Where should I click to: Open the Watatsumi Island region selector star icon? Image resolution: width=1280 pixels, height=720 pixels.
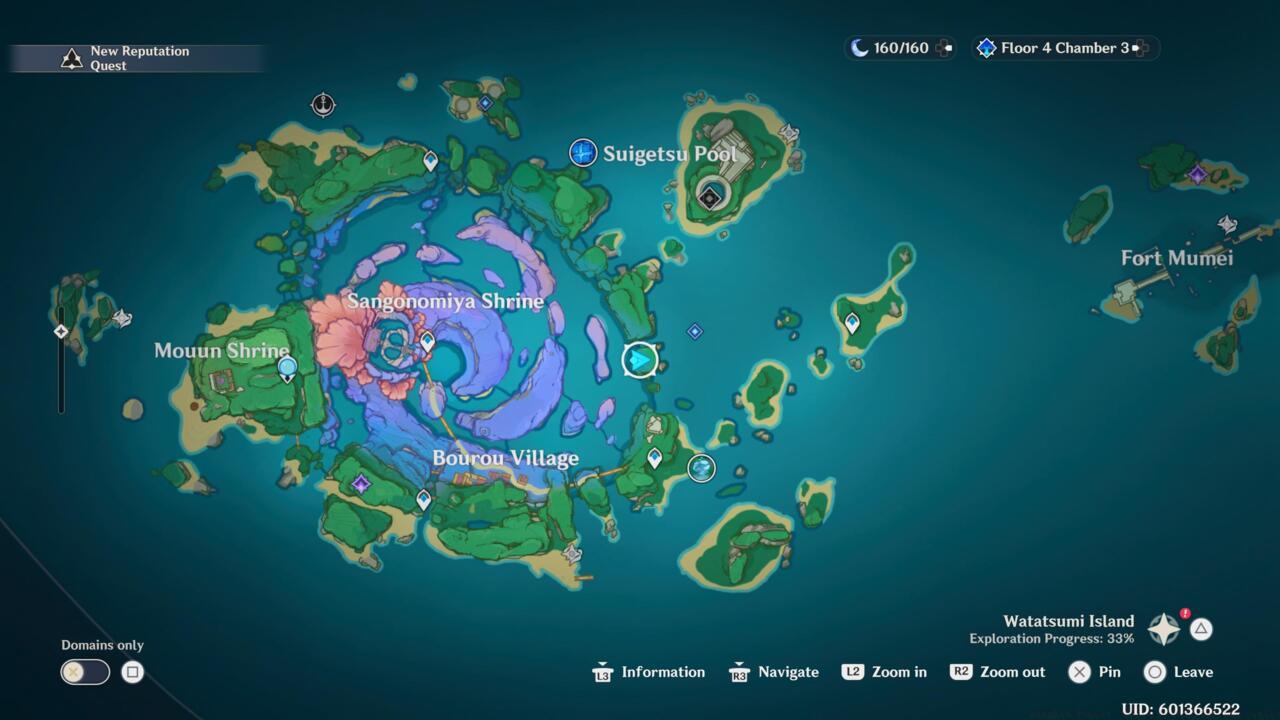pos(1164,629)
